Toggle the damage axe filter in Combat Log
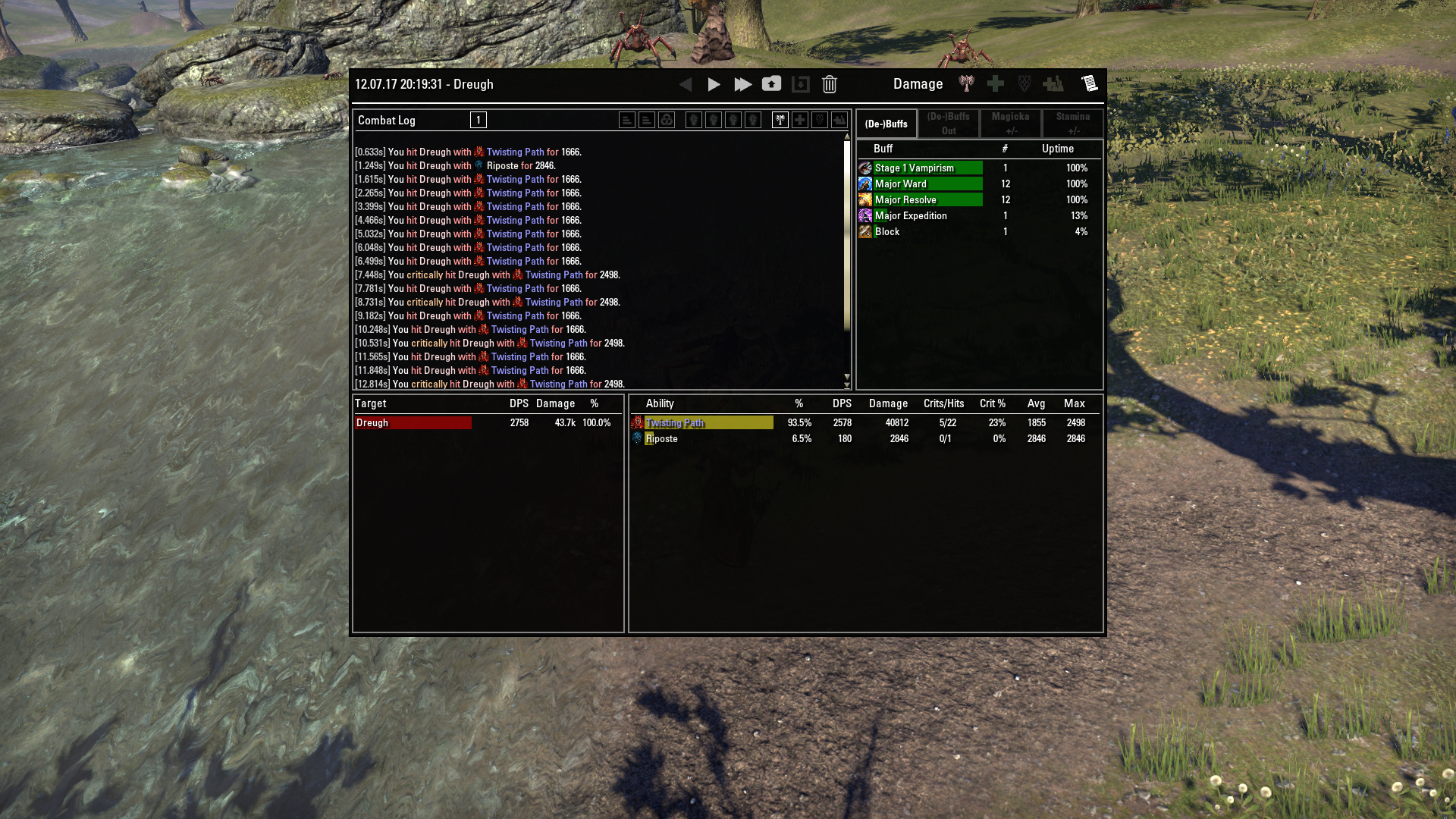This screenshot has width=1456, height=819. [x=780, y=120]
